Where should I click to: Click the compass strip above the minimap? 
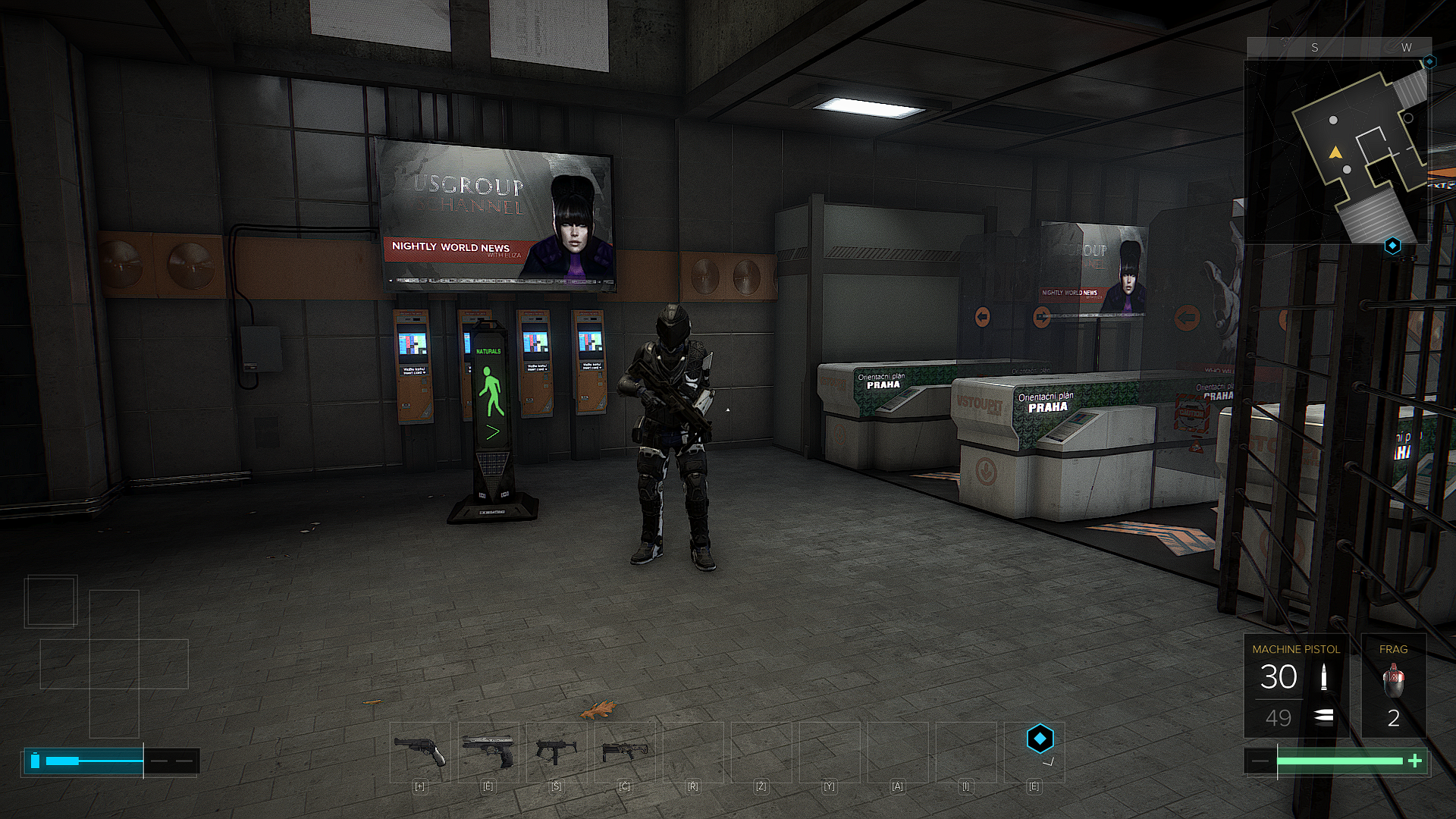tap(1338, 47)
